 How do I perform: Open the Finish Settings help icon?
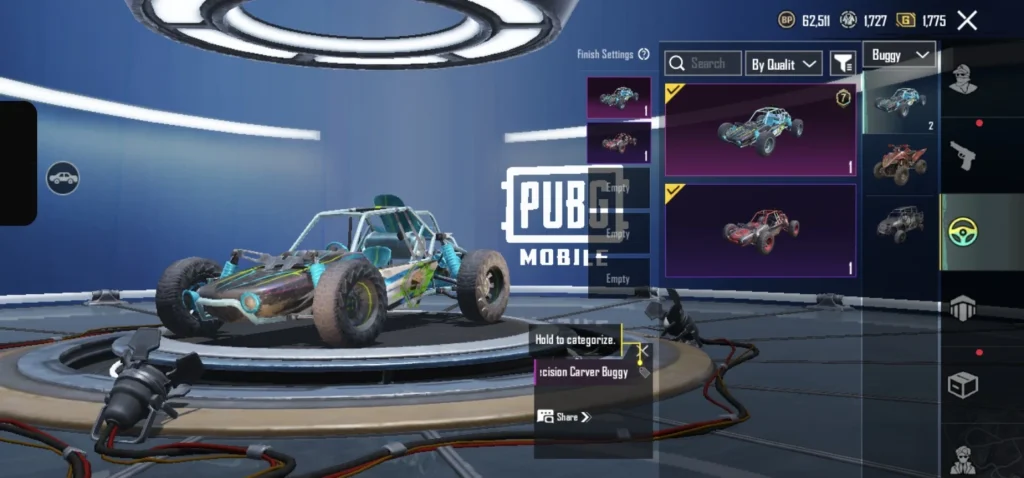click(644, 54)
